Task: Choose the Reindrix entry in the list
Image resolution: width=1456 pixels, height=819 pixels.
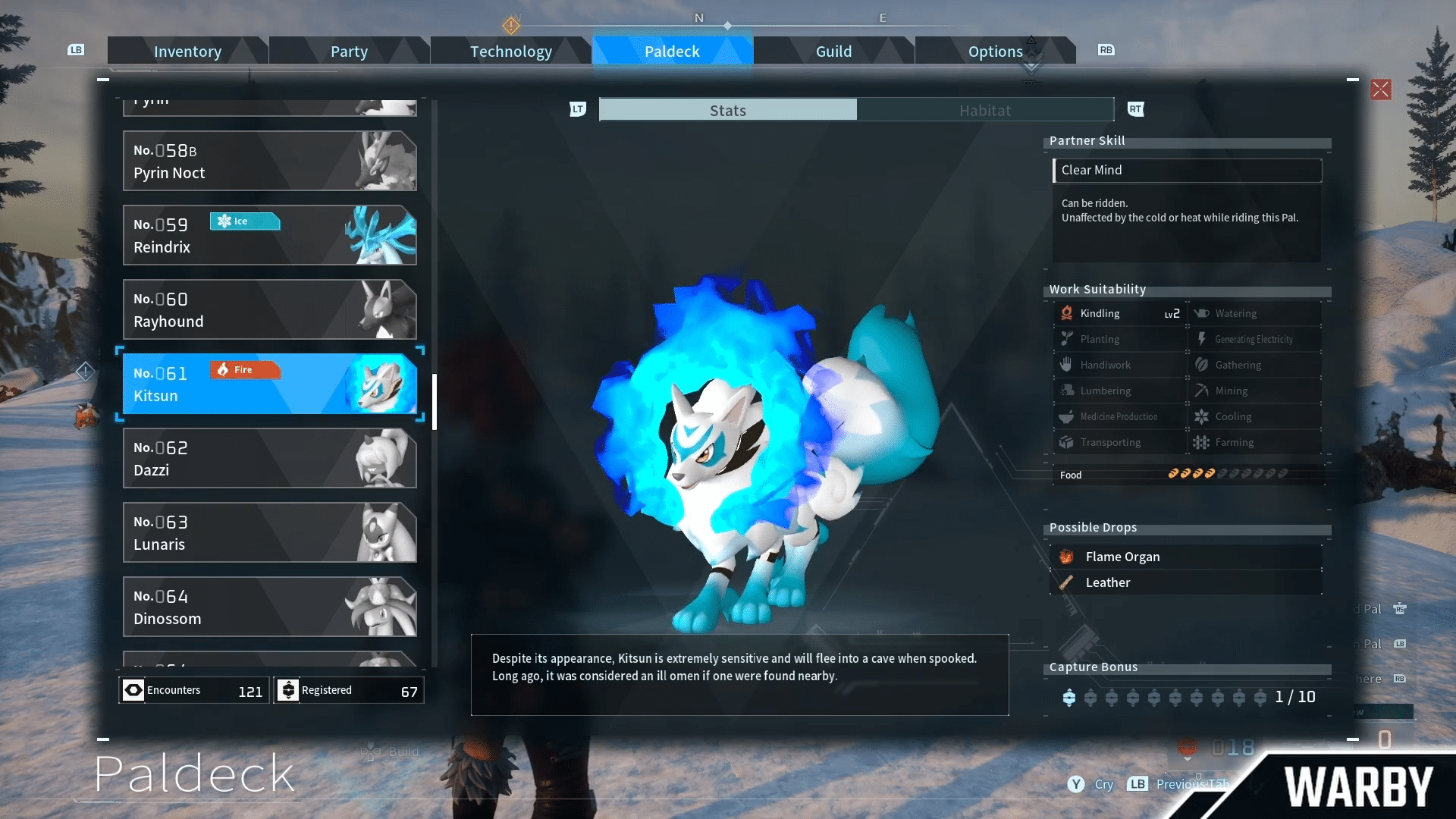Action: click(269, 235)
